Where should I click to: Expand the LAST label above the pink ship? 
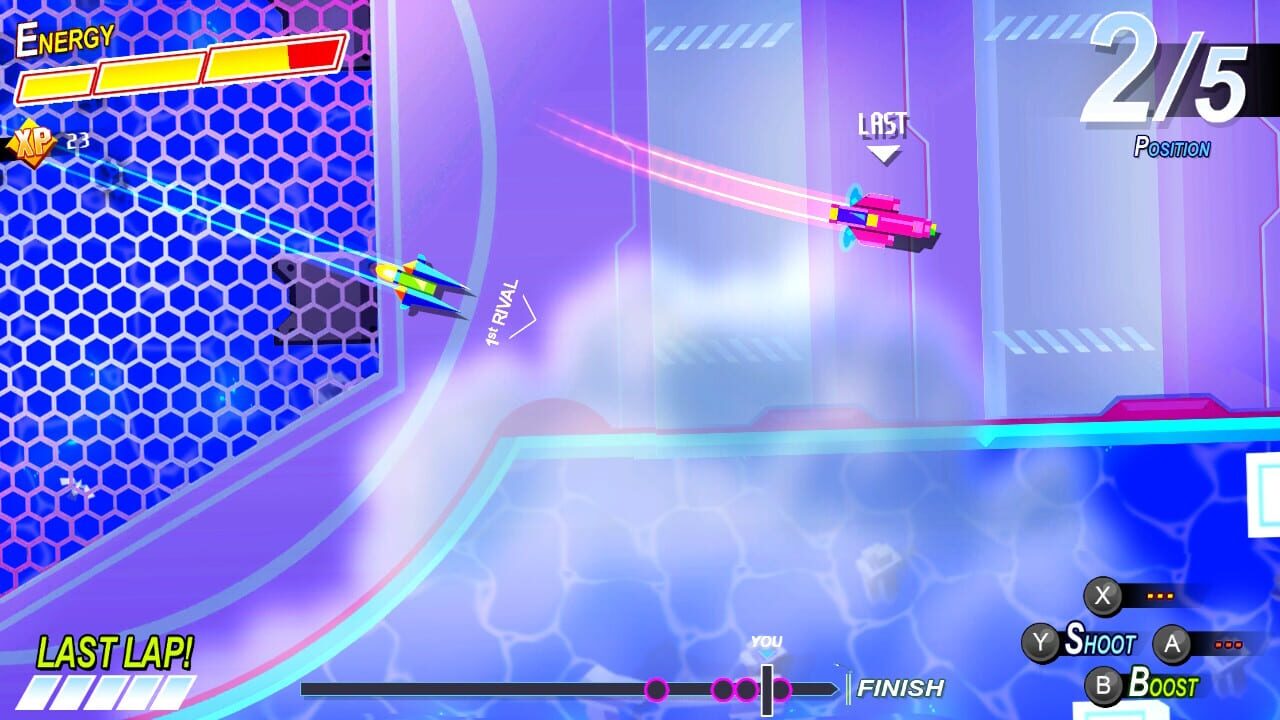(x=882, y=125)
